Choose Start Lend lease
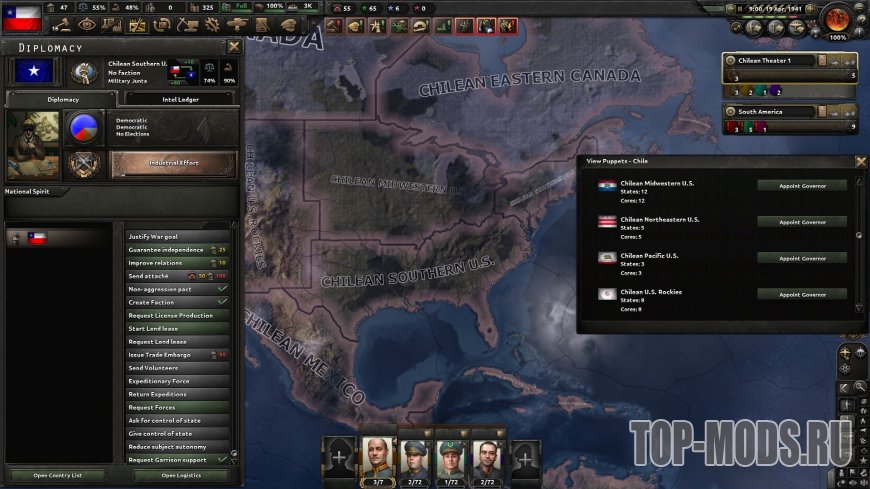The width and height of the screenshot is (870, 489). 168,328
